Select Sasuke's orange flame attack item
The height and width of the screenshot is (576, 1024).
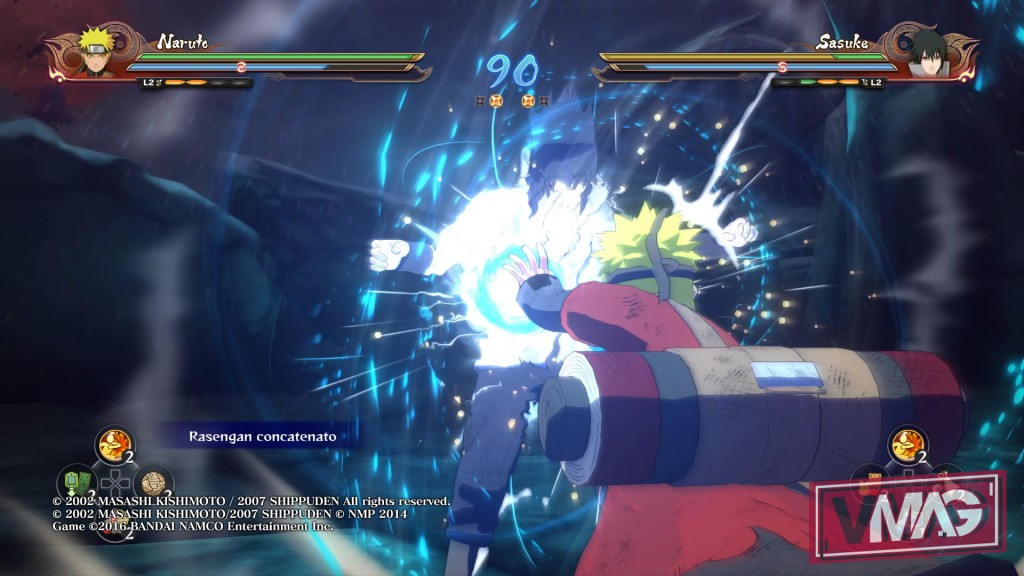[907, 444]
